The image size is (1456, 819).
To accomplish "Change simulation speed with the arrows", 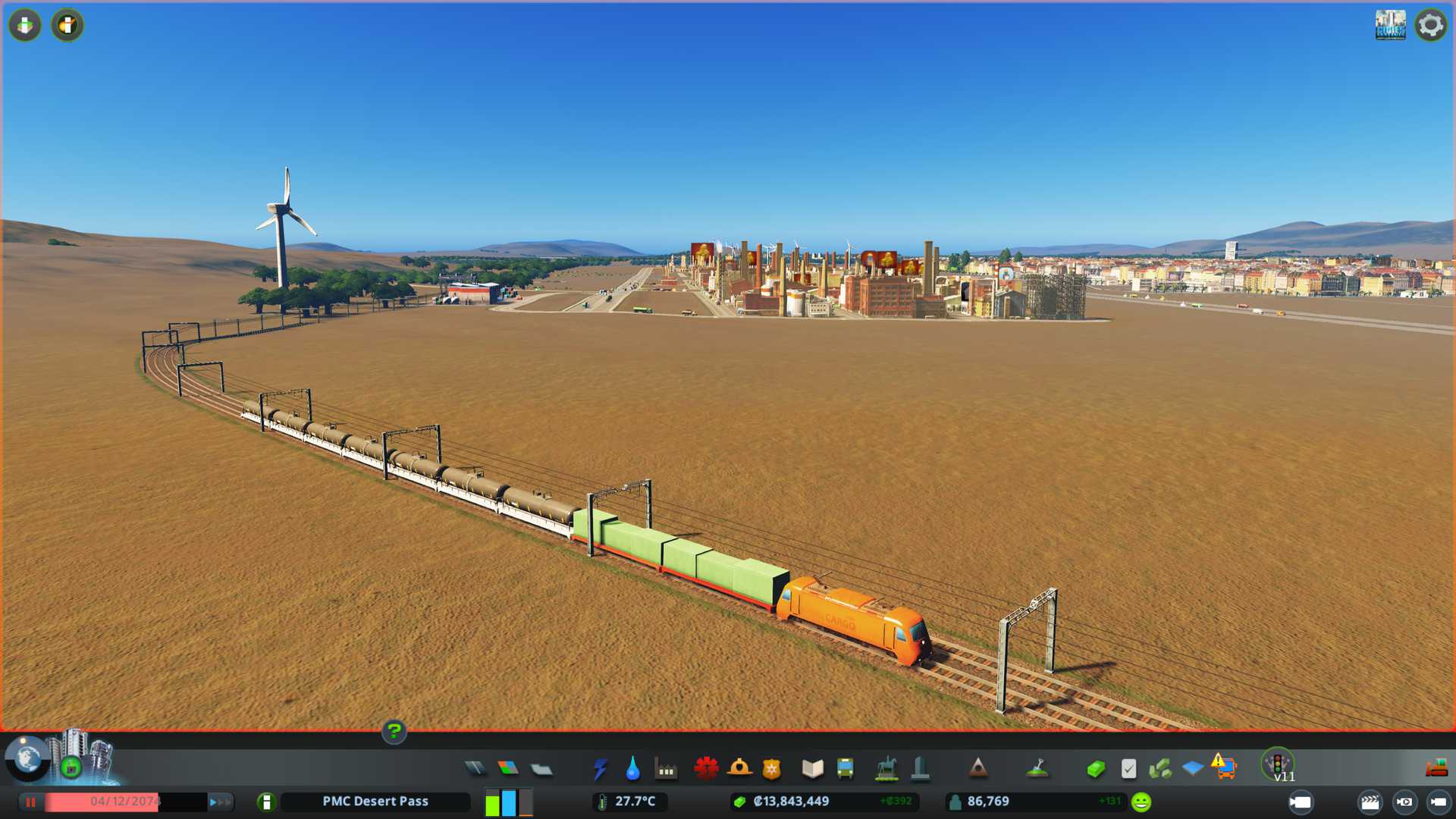I will 220,802.
